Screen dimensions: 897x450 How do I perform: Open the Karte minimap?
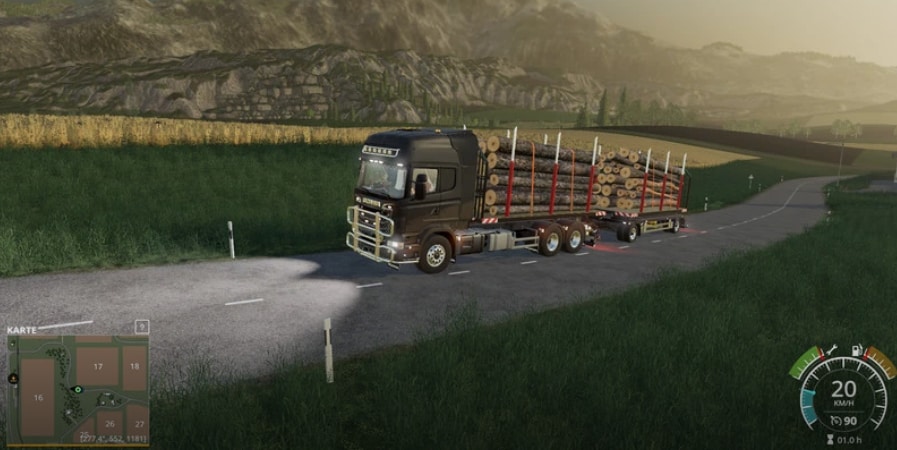coord(22,329)
